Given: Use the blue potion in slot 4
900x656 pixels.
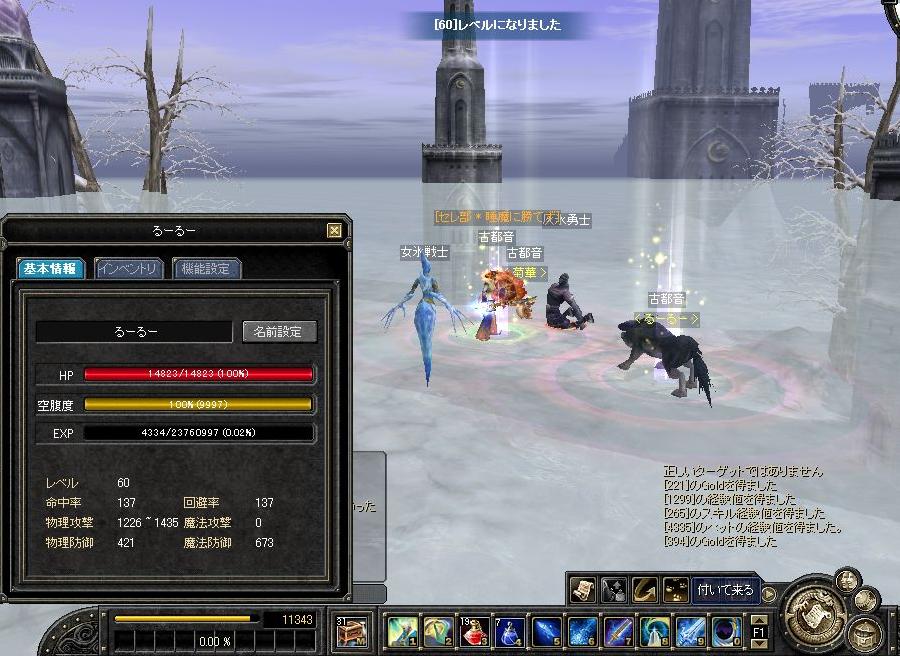Looking at the screenshot, I should coord(510,632).
